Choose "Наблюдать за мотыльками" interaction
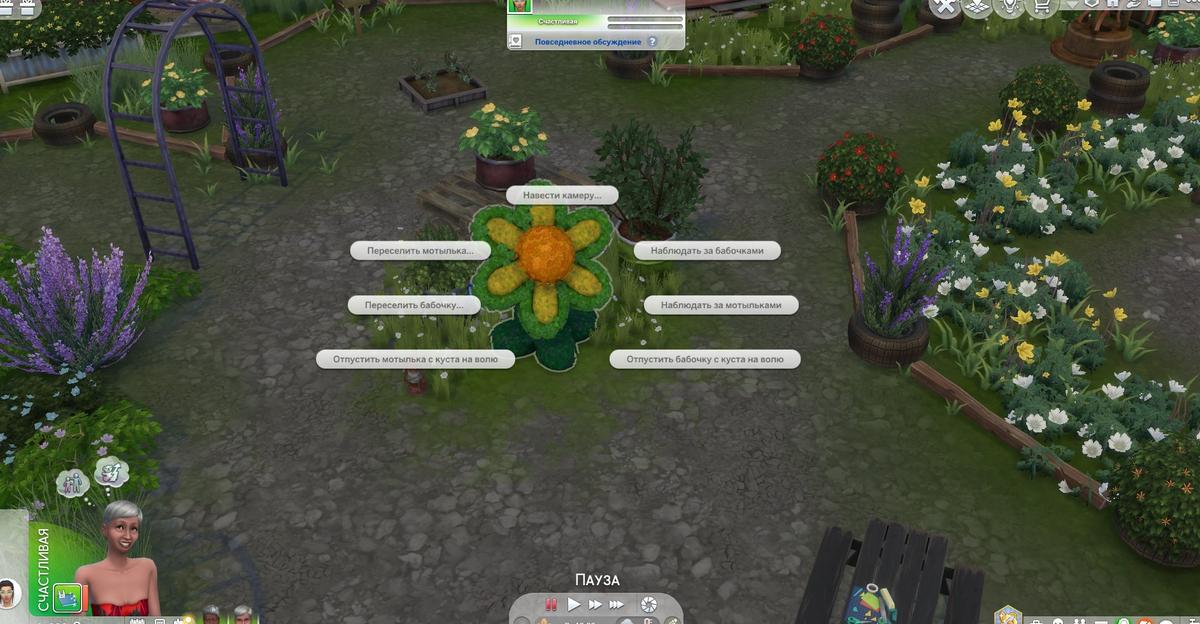This screenshot has height=624, width=1200. tap(721, 304)
